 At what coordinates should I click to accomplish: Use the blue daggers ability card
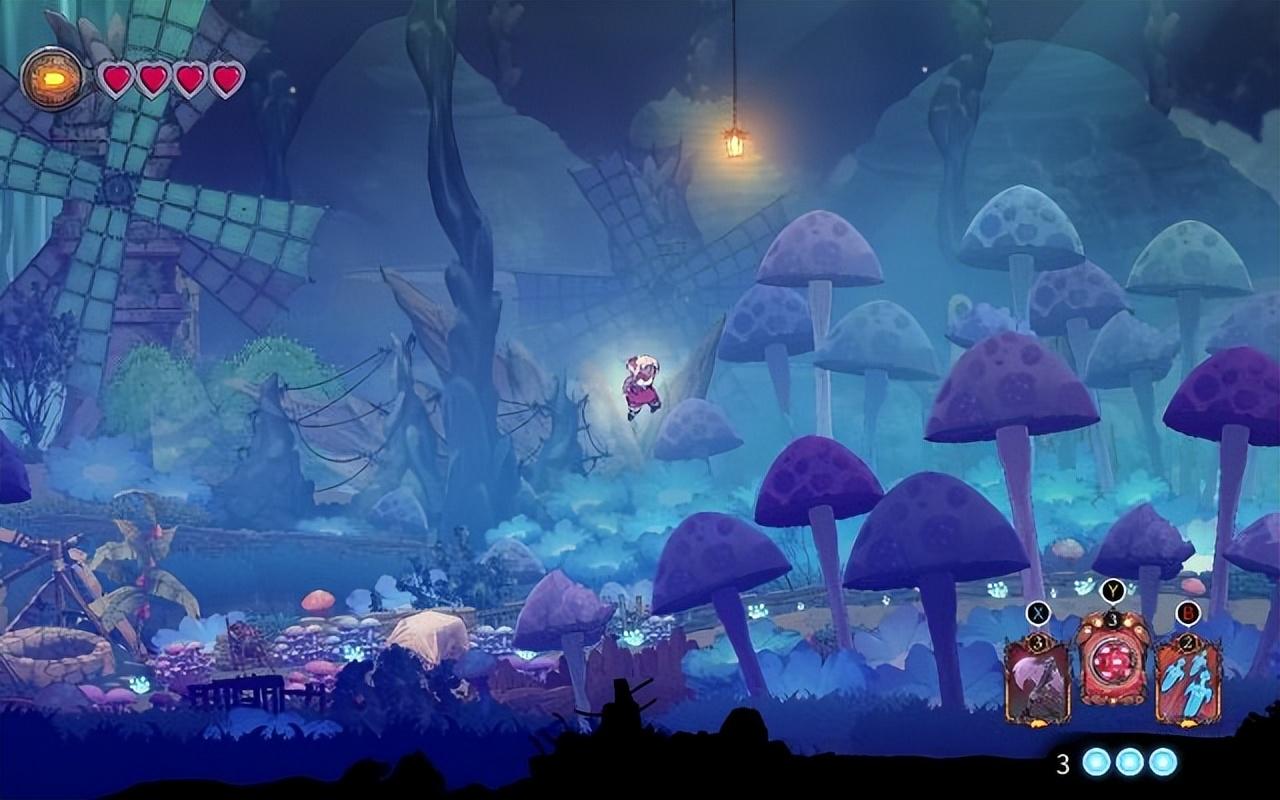[x=1188, y=682]
